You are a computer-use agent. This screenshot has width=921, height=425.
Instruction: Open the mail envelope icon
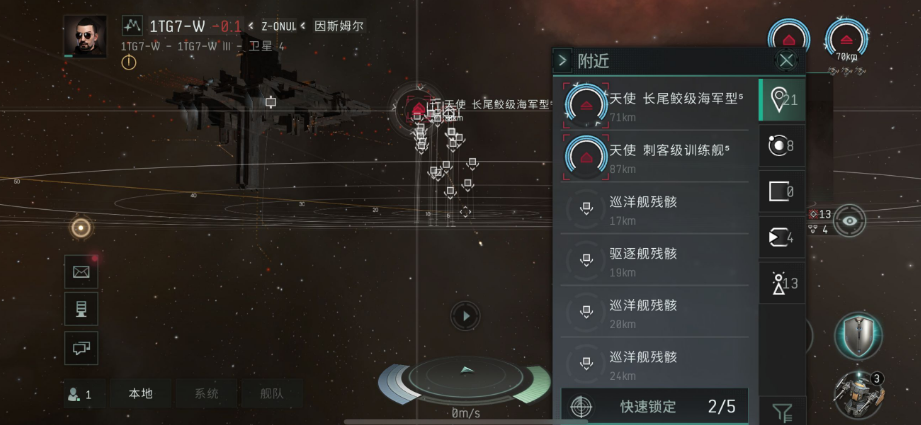point(81,271)
